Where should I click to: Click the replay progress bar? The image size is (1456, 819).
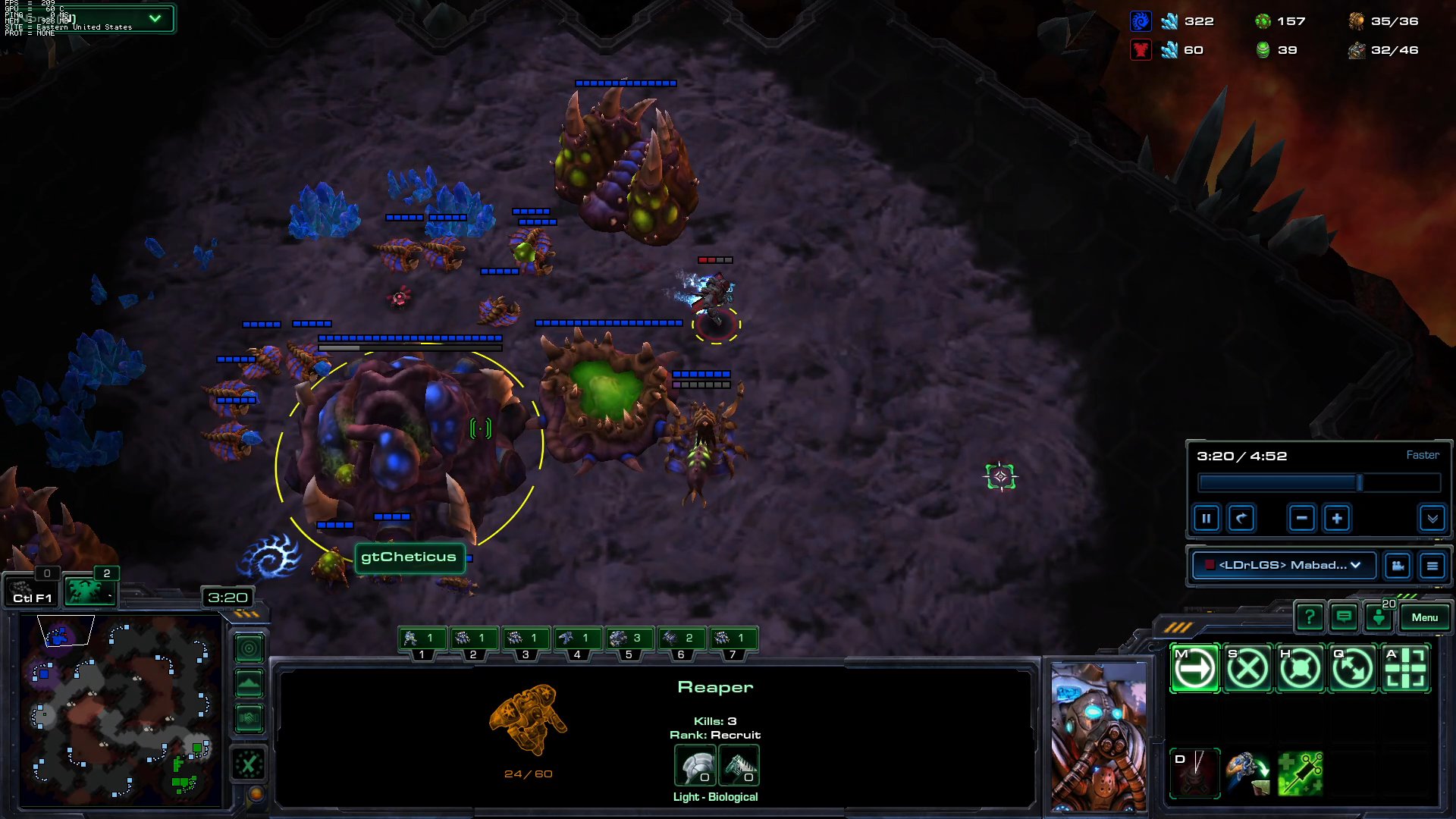point(1319,482)
